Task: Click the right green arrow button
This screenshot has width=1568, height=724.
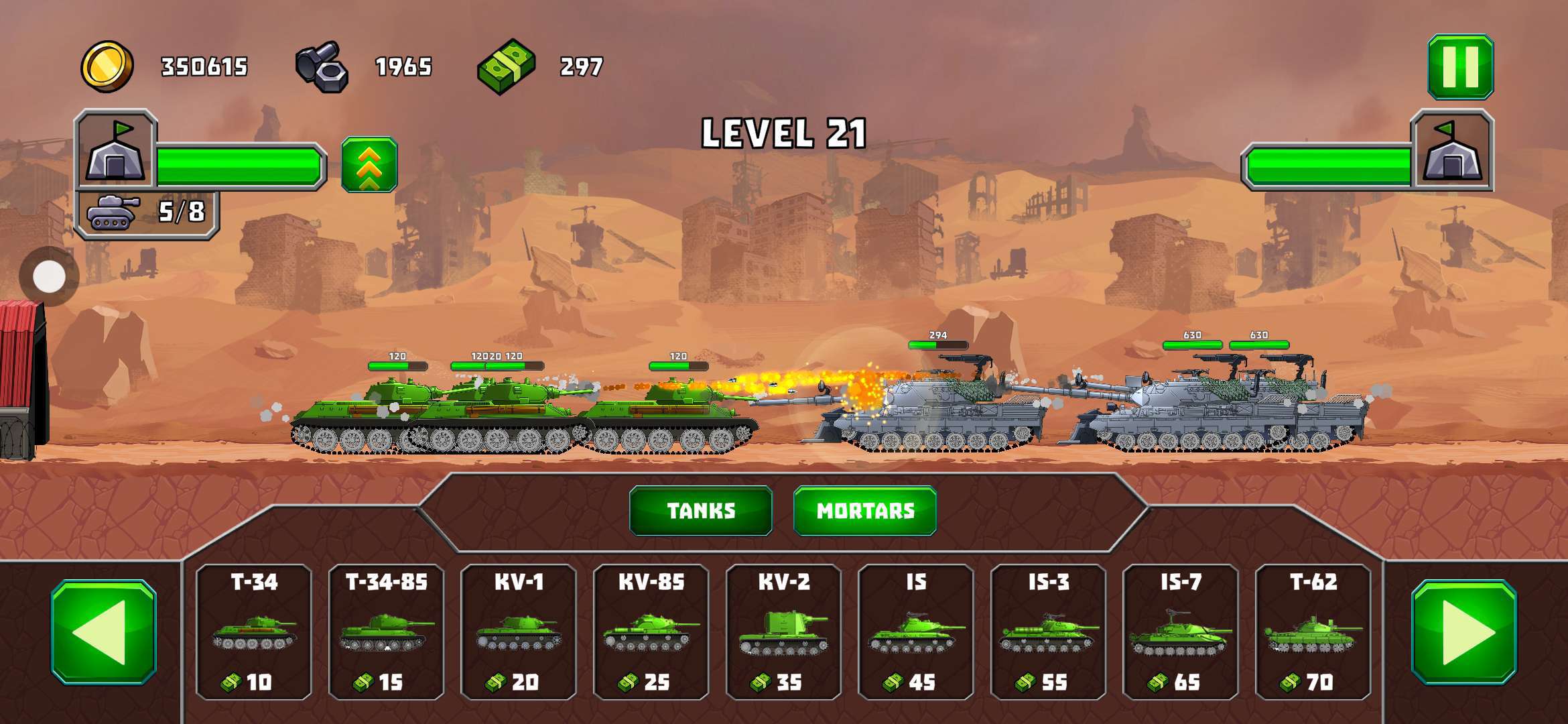Action: tap(1463, 632)
